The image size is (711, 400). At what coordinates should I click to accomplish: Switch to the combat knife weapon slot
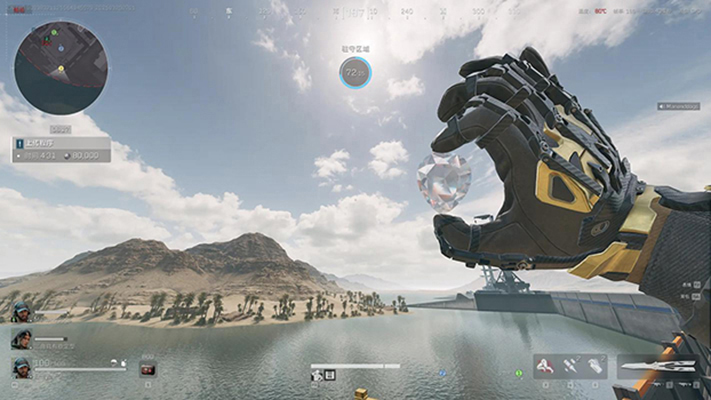(658, 367)
